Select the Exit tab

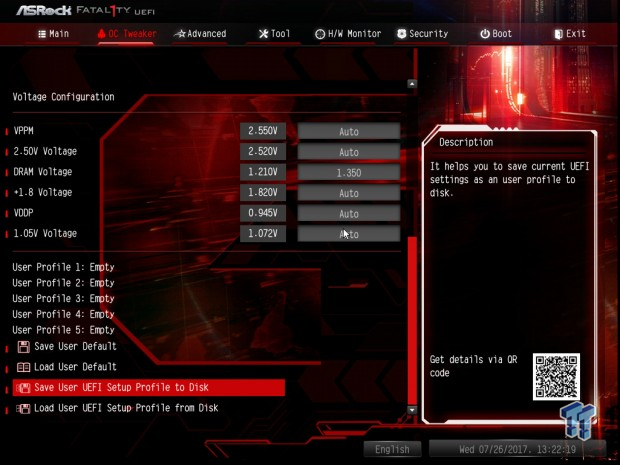(x=569, y=33)
